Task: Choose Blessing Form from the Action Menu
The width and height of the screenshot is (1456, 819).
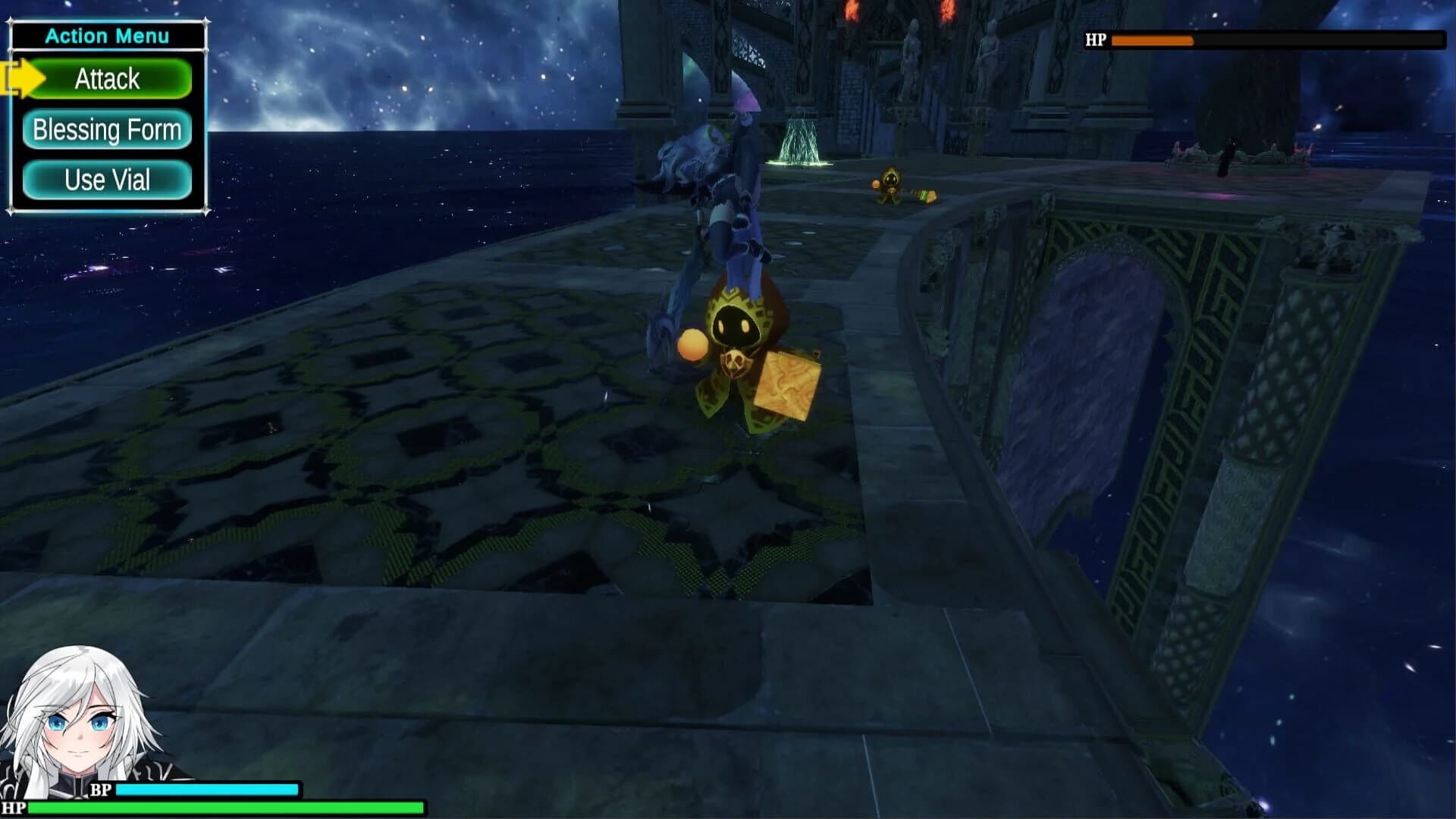Action: tap(106, 130)
